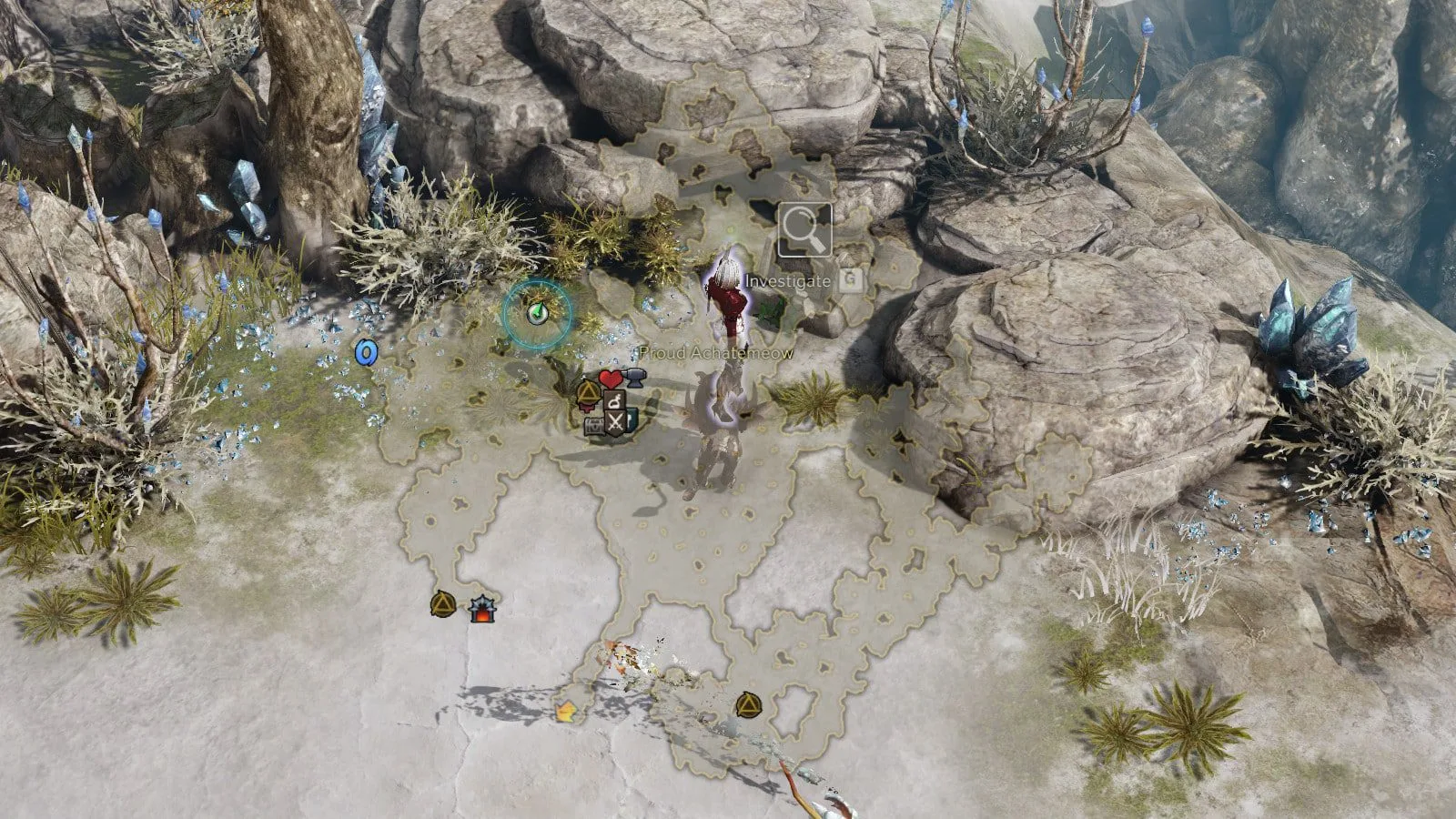Click the green quest marker in teal circle
This screenshot has height=819, width=1456.
(538, 313)
